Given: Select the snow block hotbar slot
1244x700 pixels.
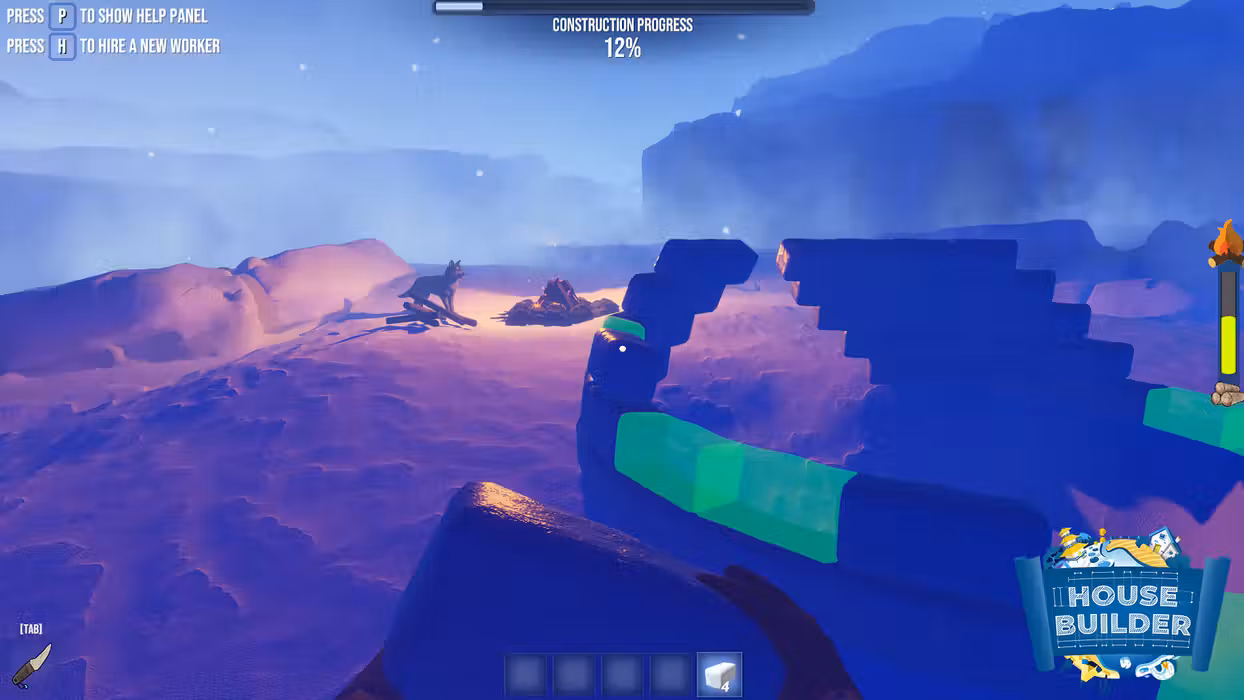Looking at the screenshot, I should (x=719, y=675).
